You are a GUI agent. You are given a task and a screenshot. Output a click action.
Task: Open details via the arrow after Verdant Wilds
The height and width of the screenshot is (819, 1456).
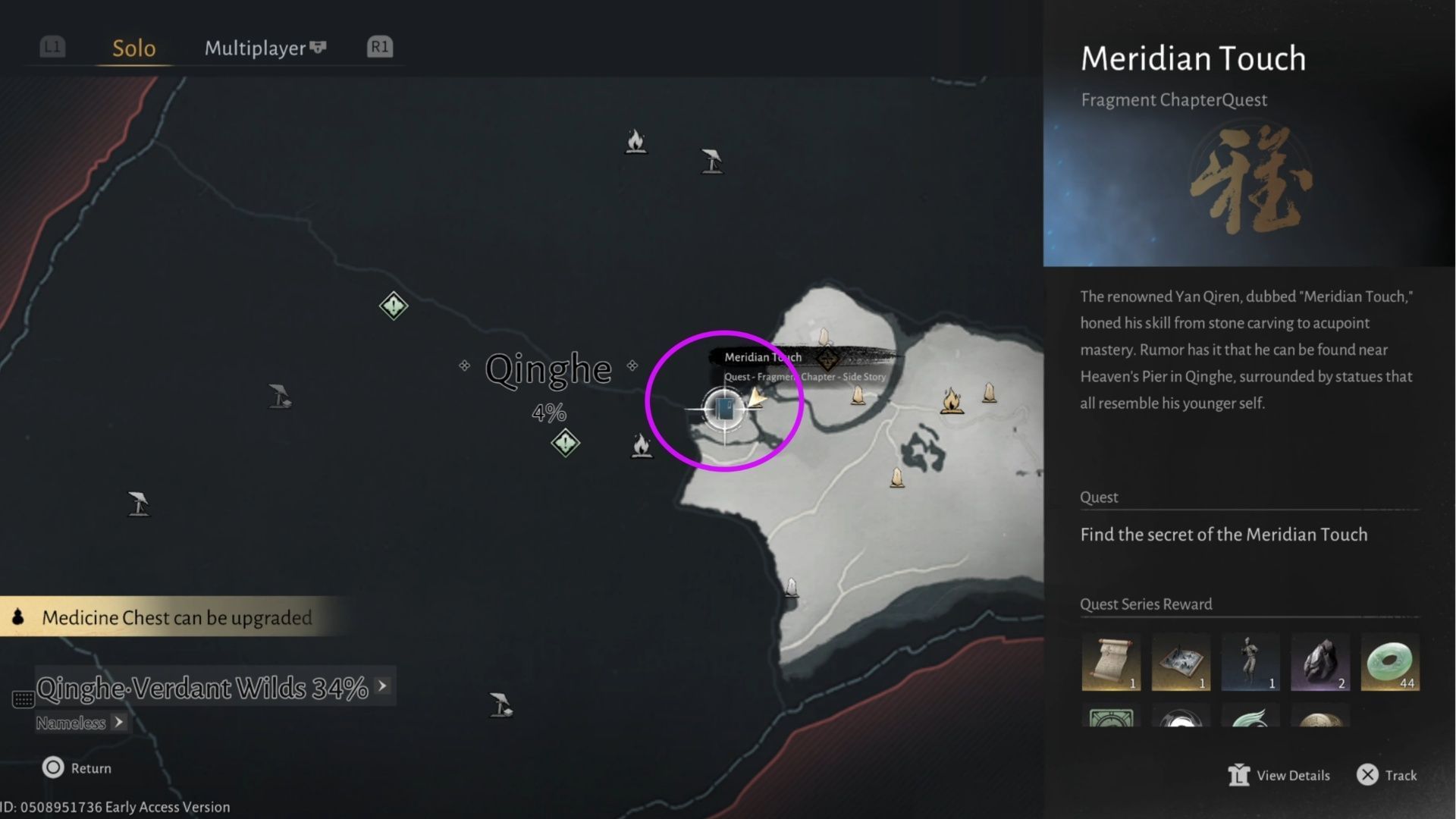tap(382, 685)
